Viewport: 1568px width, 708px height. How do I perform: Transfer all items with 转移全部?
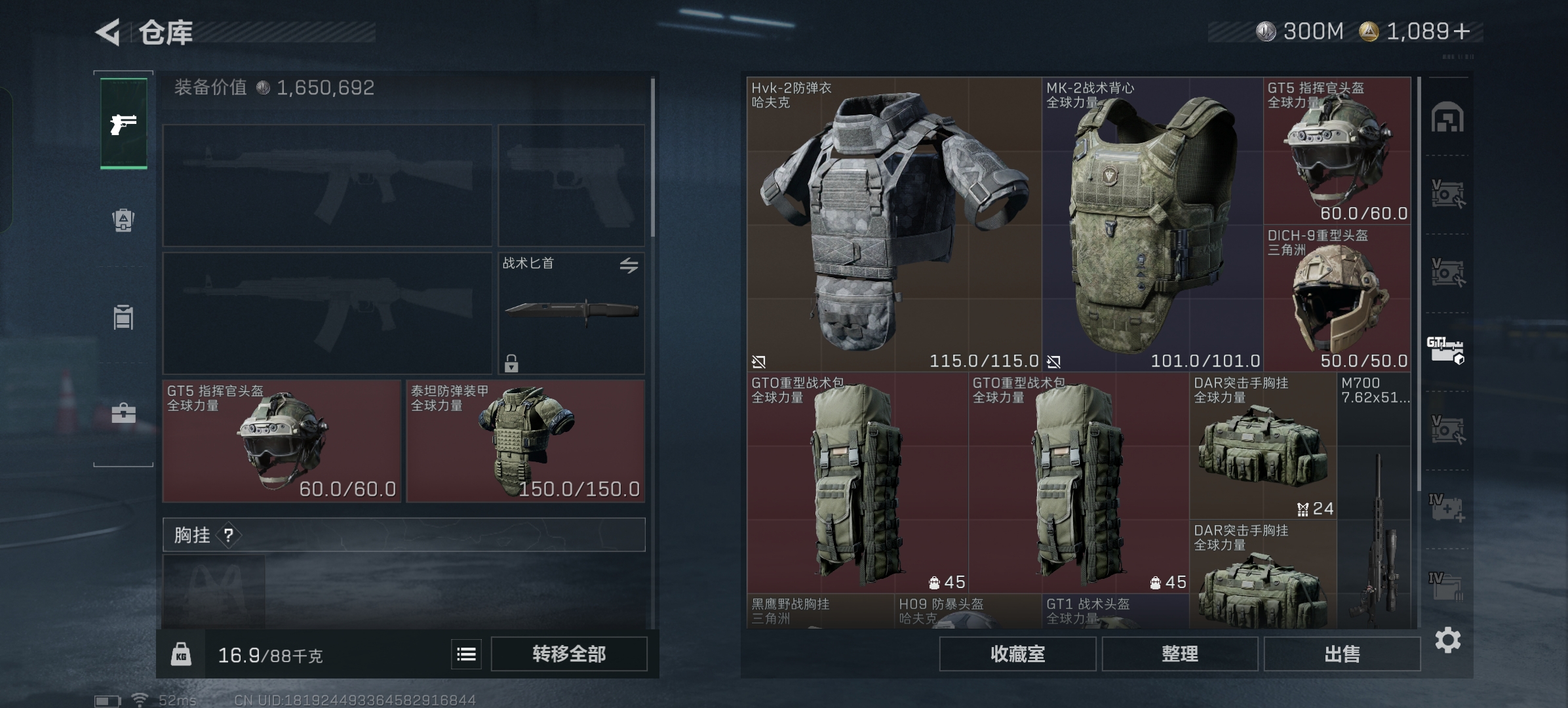[568, 654]
